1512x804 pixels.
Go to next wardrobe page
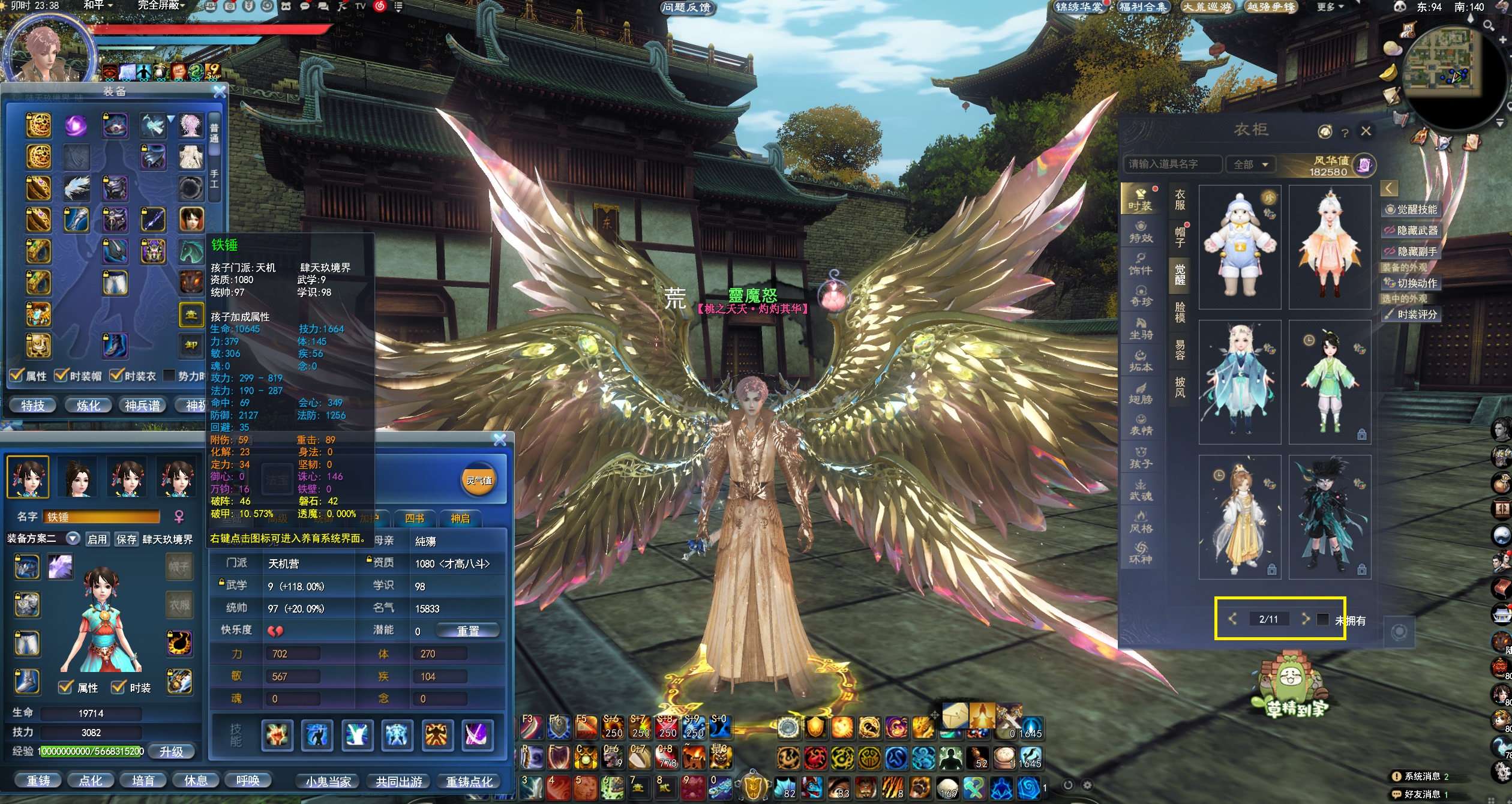(x=1305, y=619)
